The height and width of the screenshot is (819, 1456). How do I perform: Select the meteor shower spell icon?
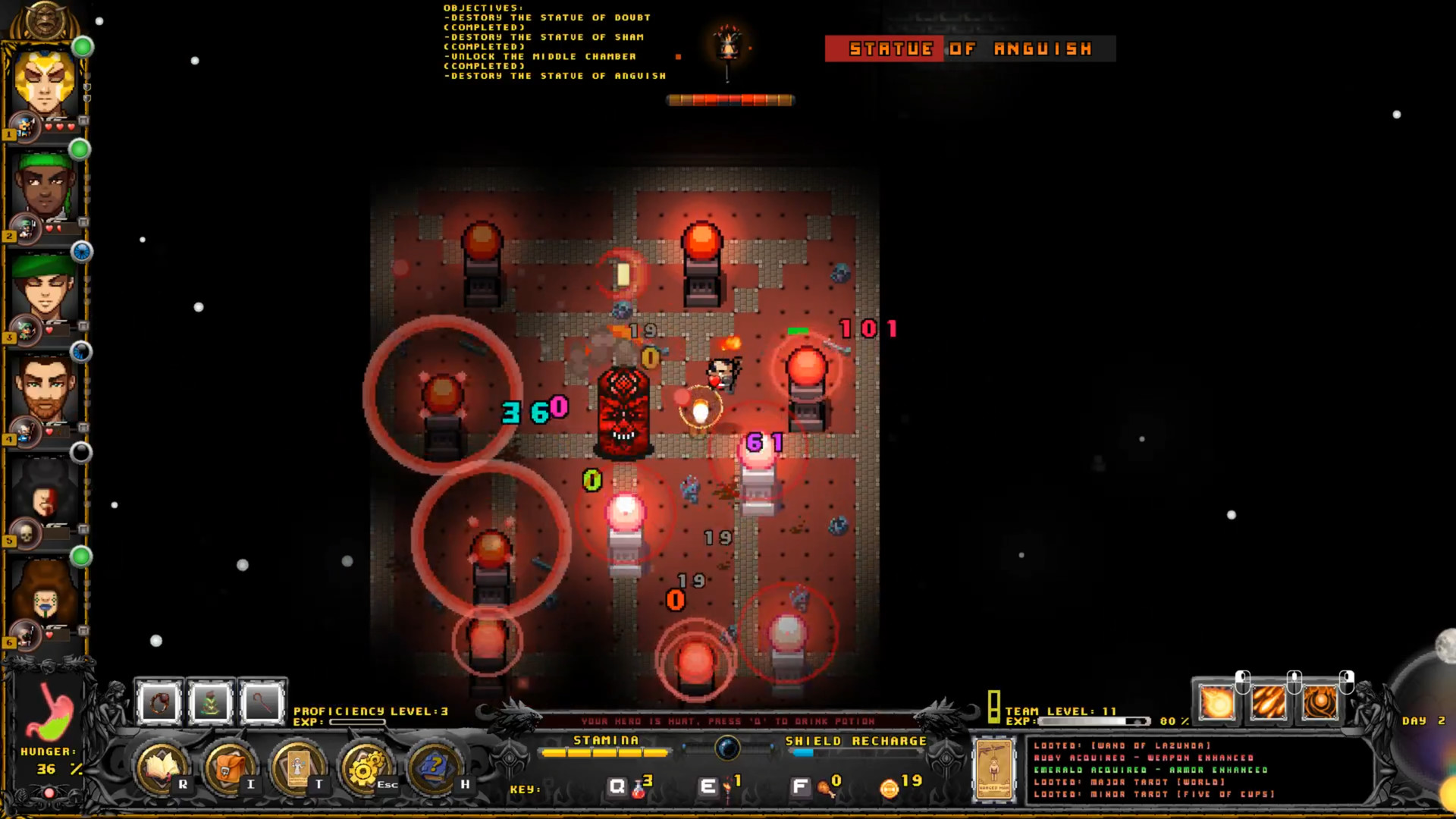click(1269, 701)
